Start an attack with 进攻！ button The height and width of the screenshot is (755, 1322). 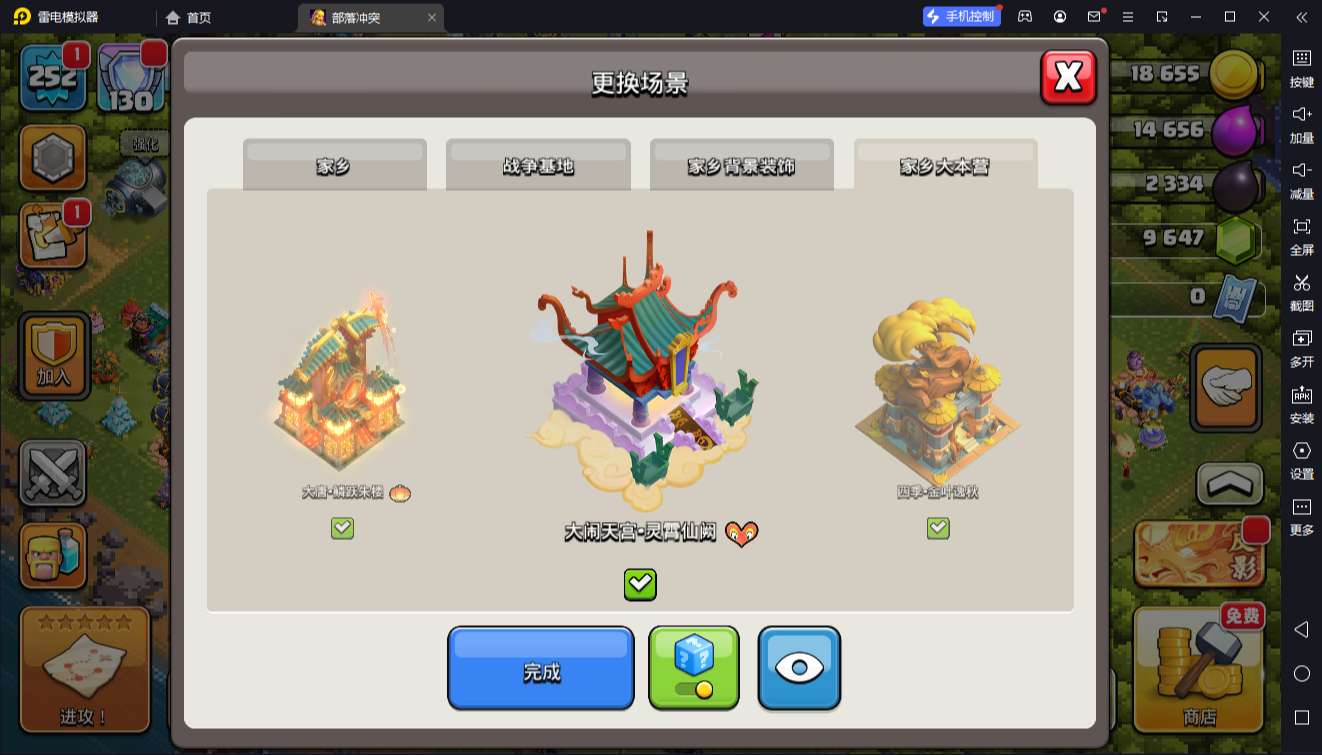[x=85, y=670]
